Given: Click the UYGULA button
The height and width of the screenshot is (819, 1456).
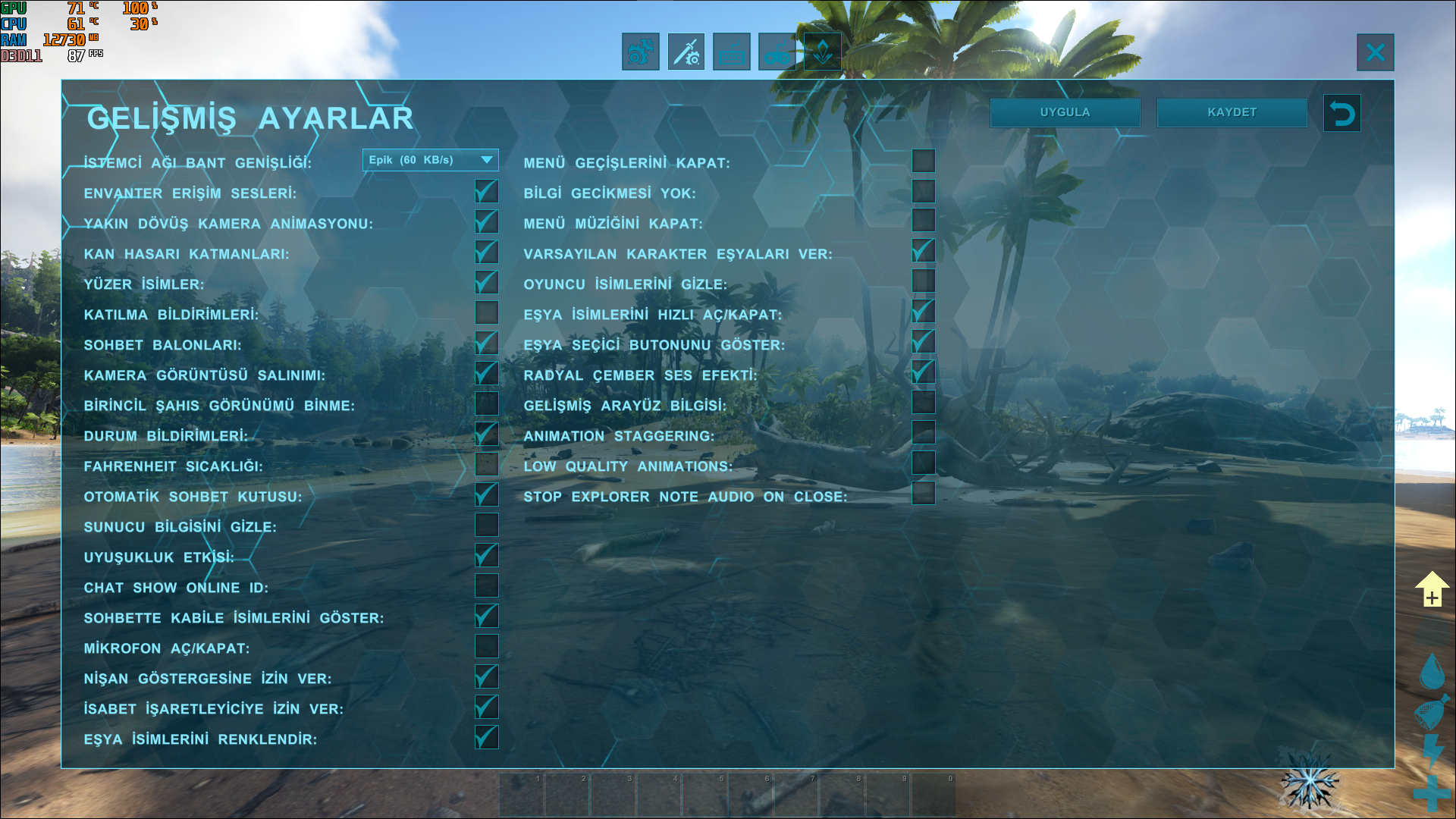Looking at the screenshot, I should tap(1065, 111).
